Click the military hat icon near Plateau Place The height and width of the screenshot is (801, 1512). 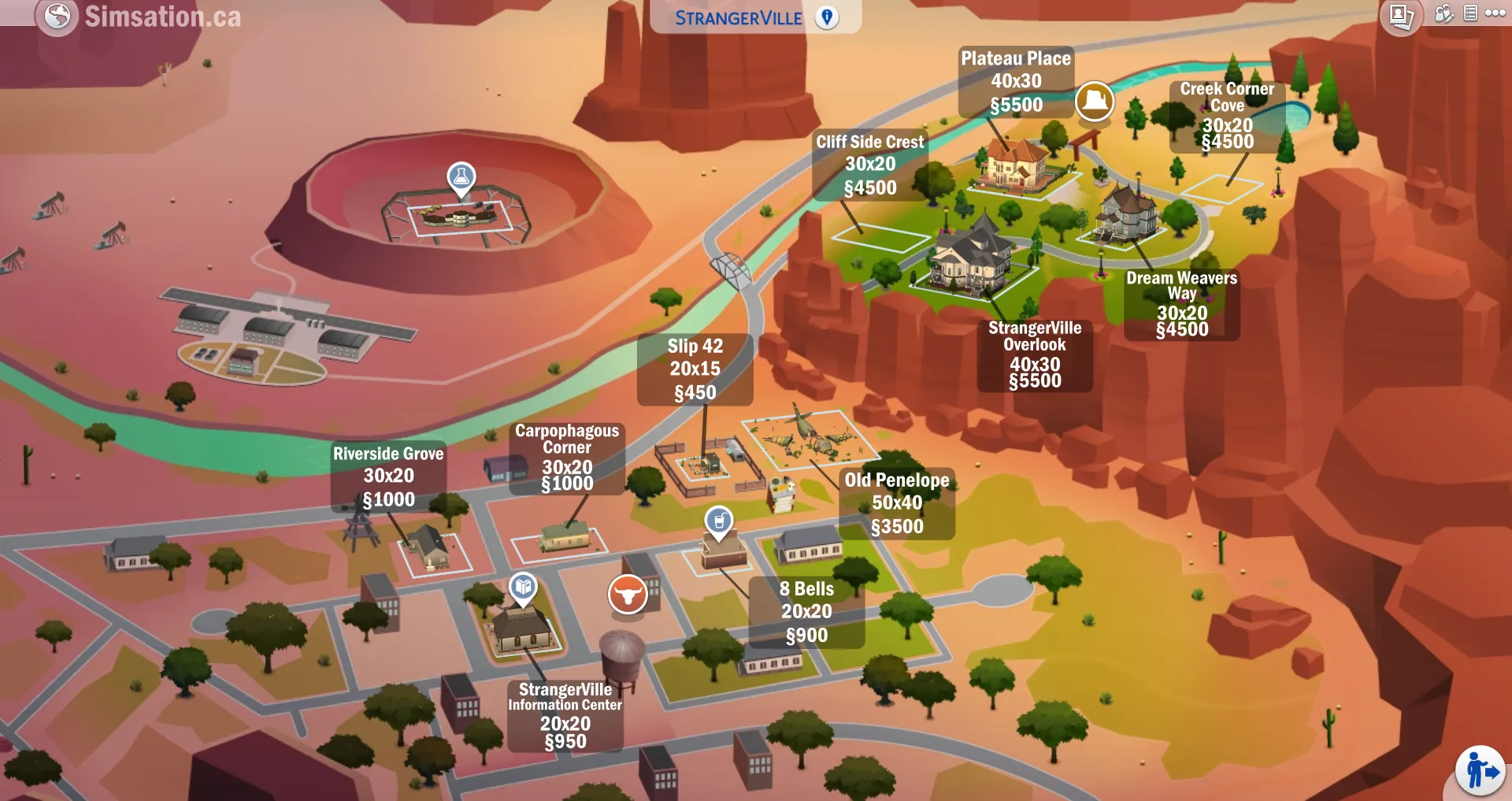pos(1095,101)
